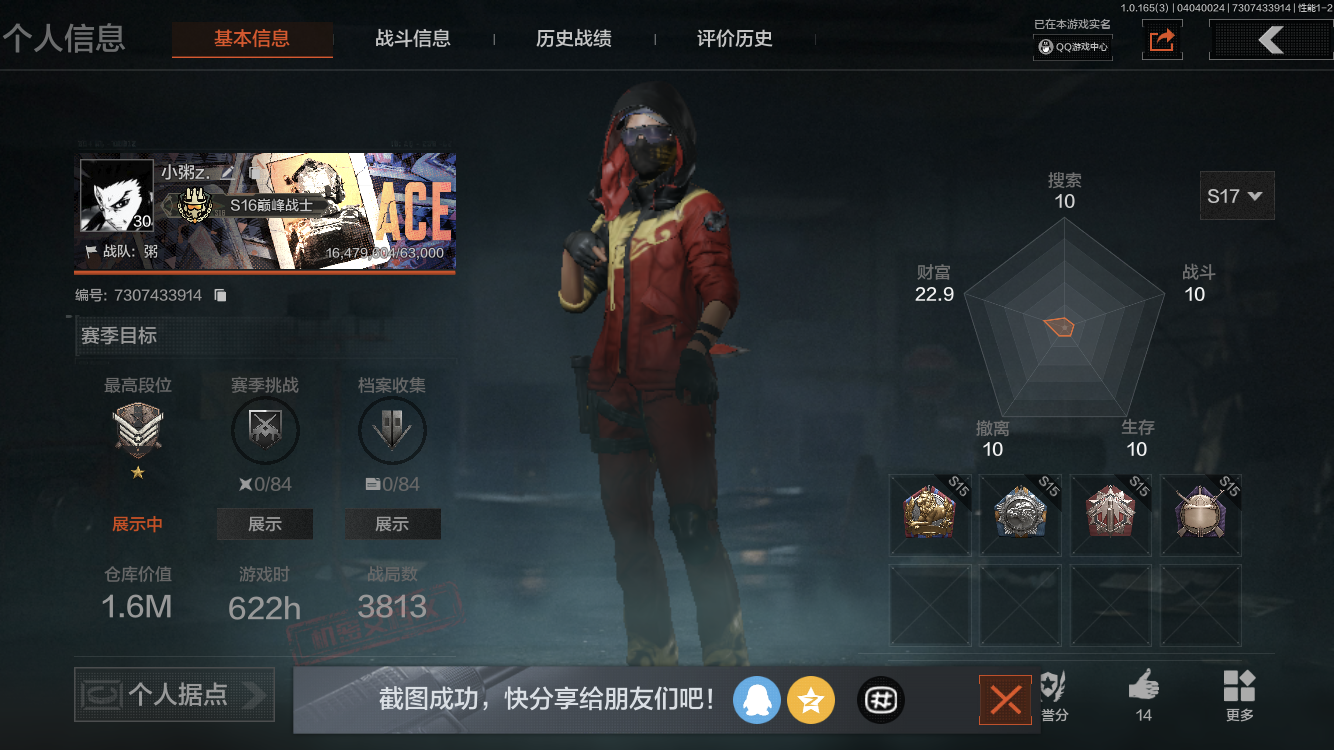Viewport: 1334px width, 750px height.
Task: Click the 档案收集 shield badge icon
Action: click(392, 430)
